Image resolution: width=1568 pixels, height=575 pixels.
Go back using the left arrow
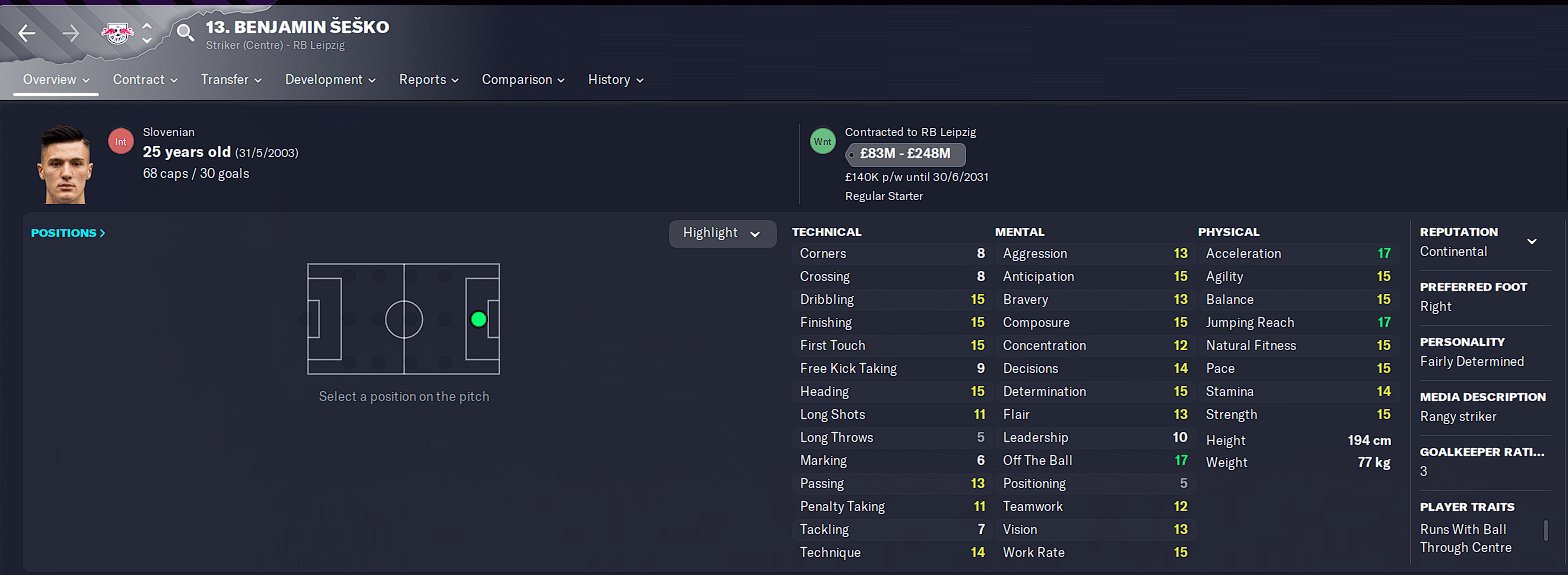pyautogui.click(x=27, y=33)
